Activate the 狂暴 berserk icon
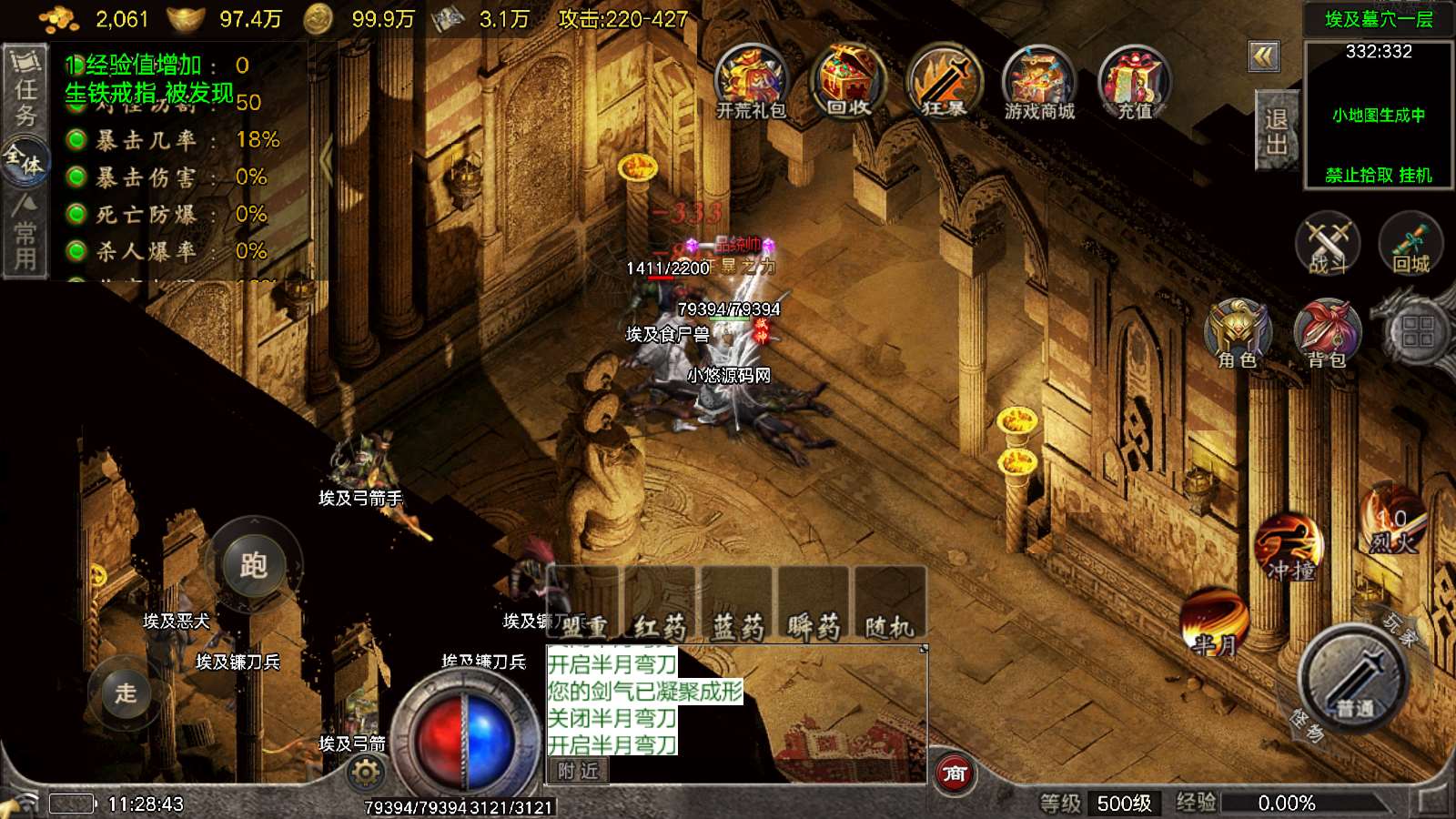 tap(945, 82)
